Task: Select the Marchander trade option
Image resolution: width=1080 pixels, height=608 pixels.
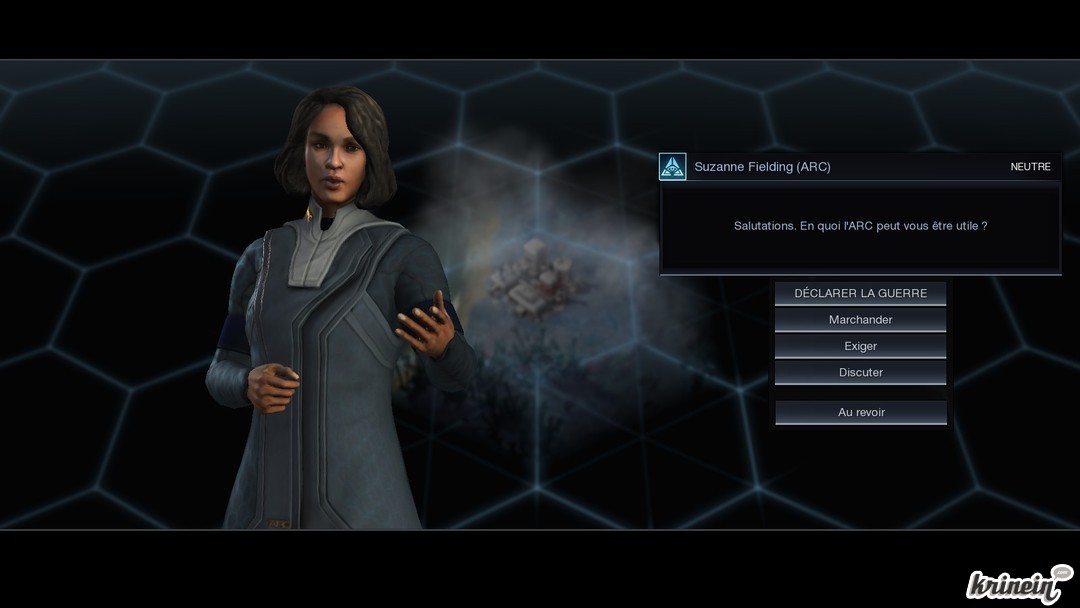Action: 860,320
